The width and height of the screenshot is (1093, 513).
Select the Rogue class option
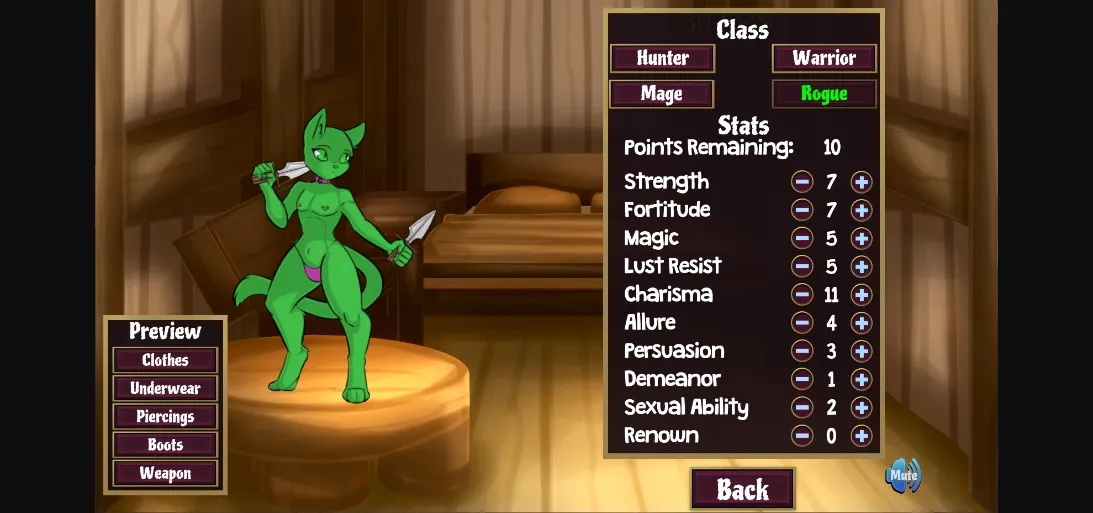click(824, 94)
